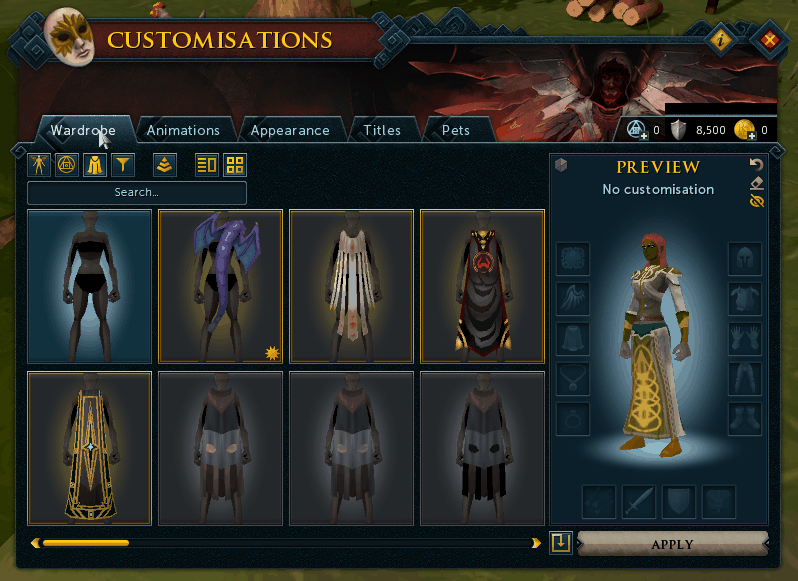Screen dimensions: 798x581
Task: Click the wardrobe Search field
Action: point(137,192)
